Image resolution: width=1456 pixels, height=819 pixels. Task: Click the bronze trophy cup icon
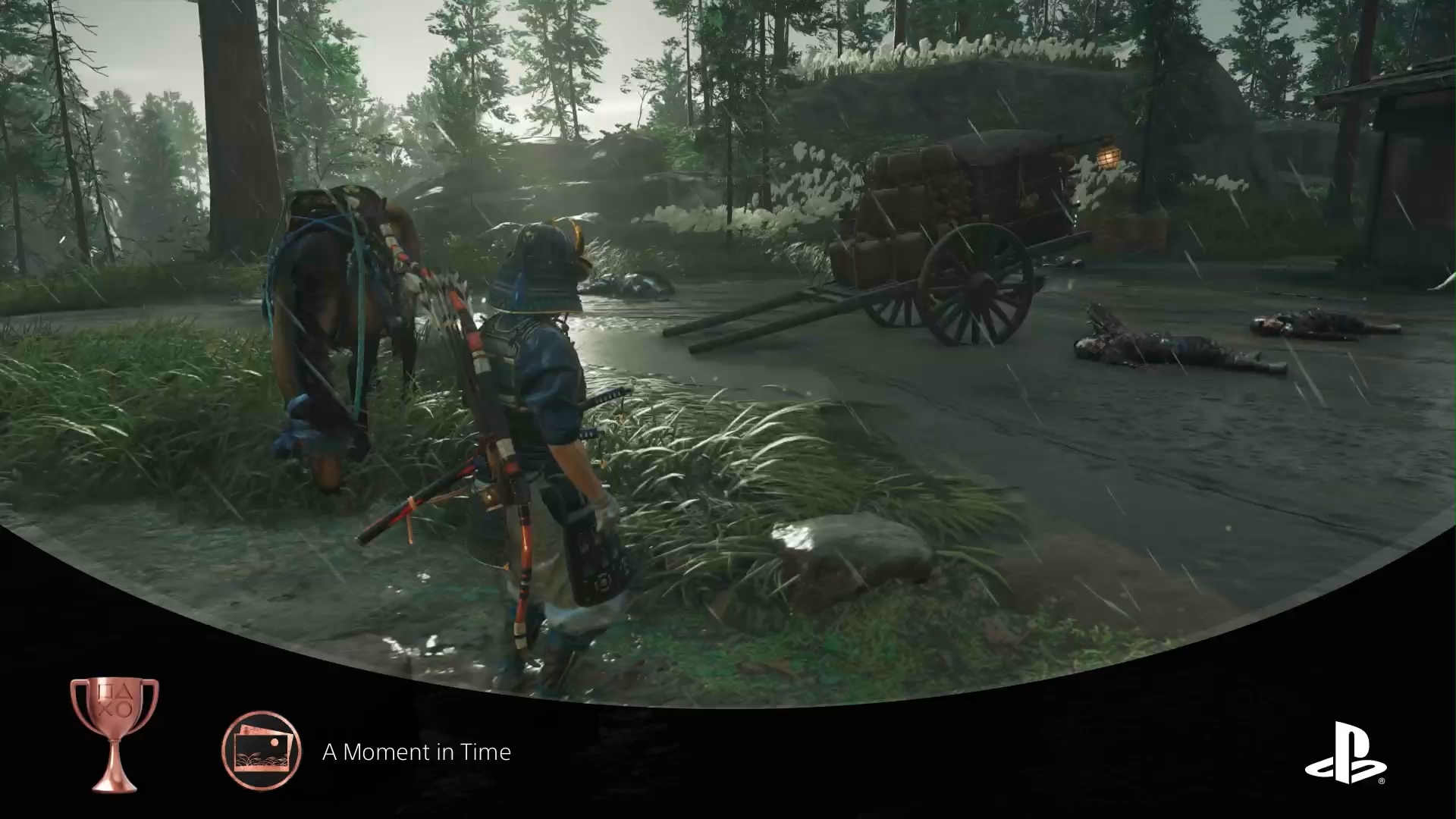click(x=115, y=733)
